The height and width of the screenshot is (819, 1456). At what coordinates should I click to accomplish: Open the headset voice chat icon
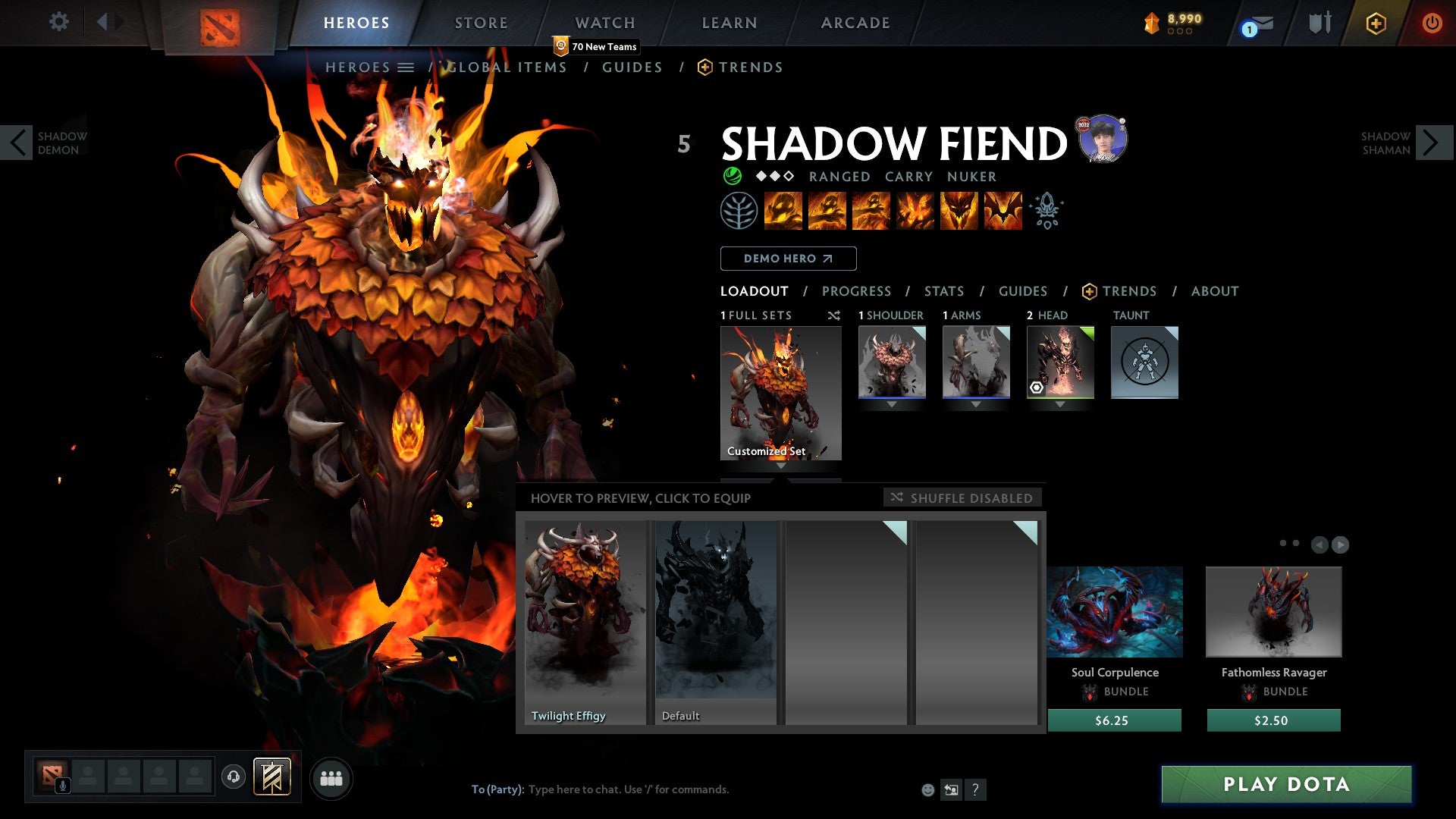pyautogui.click(x=233, y=777)
